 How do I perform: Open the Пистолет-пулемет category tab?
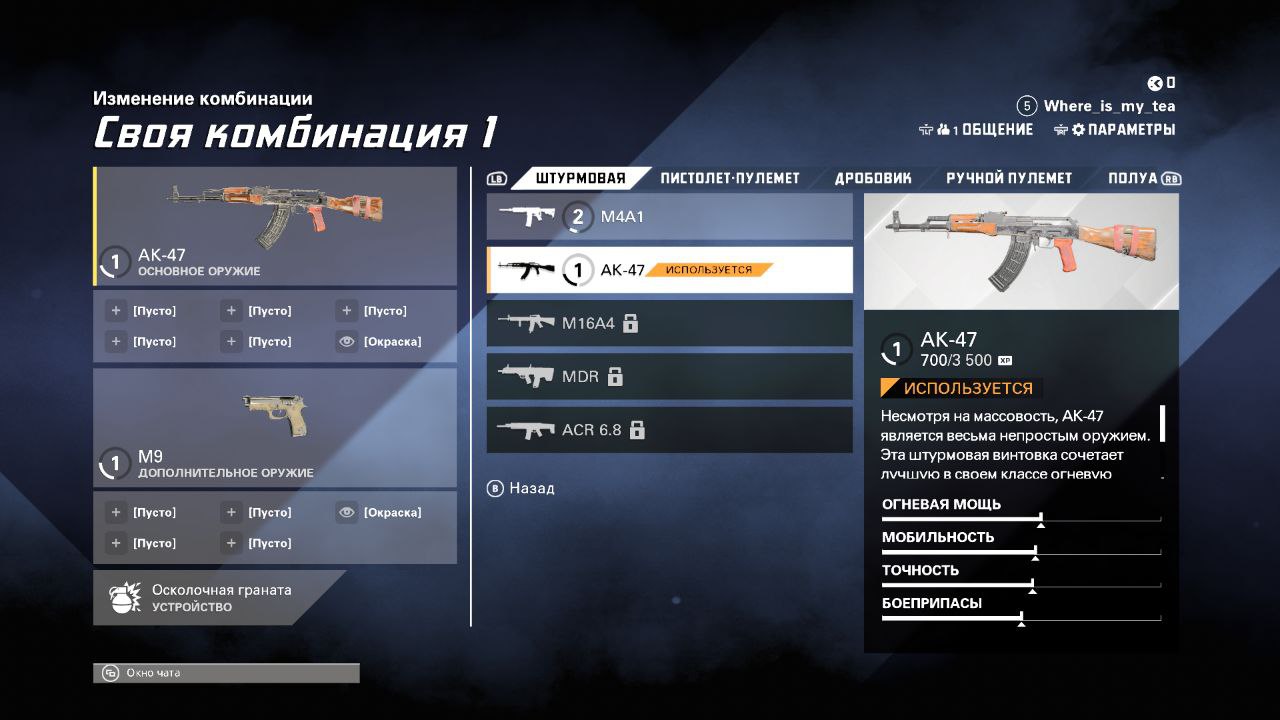(730, 179)
